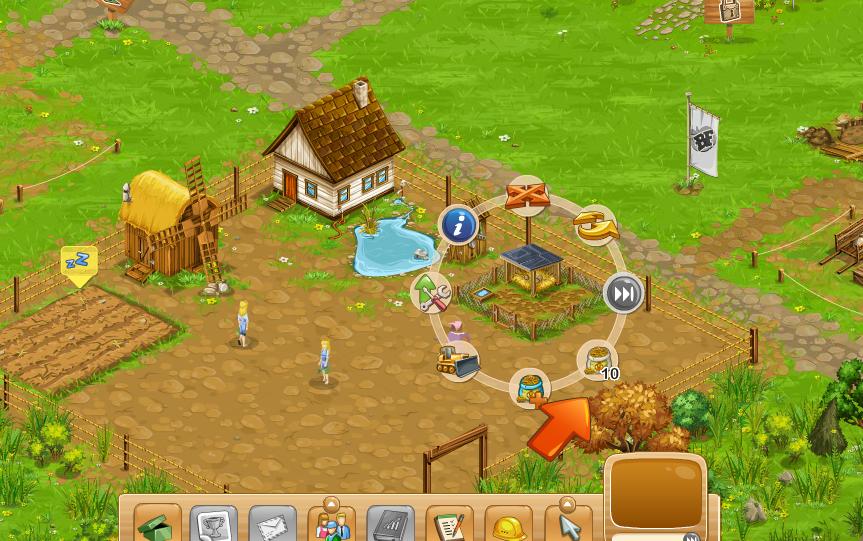Click the sleeping zZ marker over field
The image size is (863, 541).
click(79, 263)
